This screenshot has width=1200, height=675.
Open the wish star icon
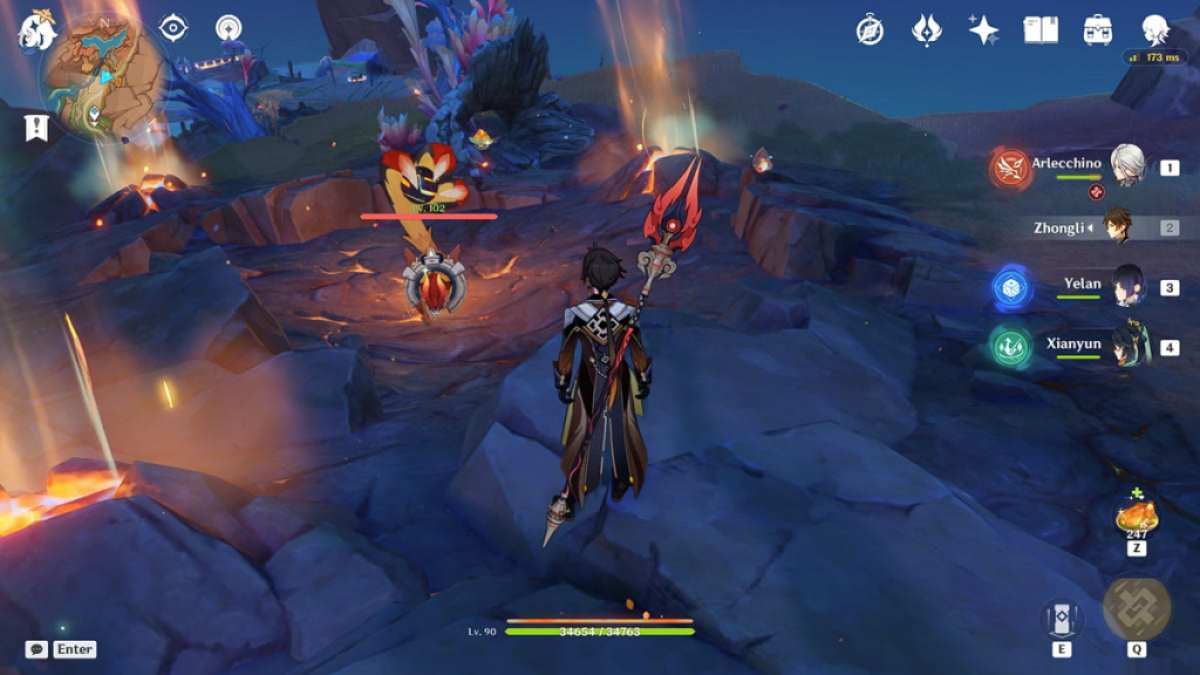click(983, 30)
